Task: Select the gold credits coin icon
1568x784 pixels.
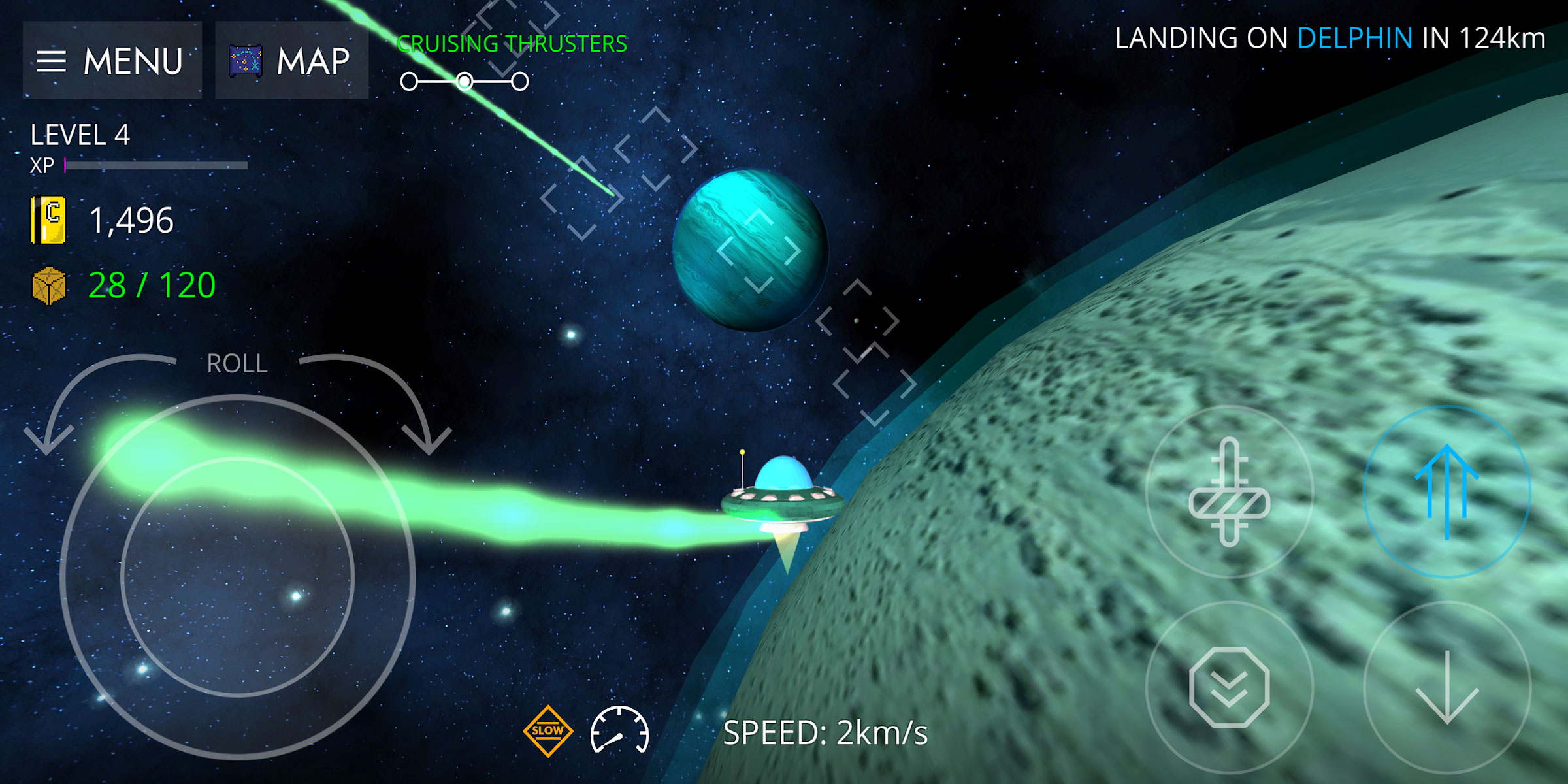Action: tap(48, 220)
